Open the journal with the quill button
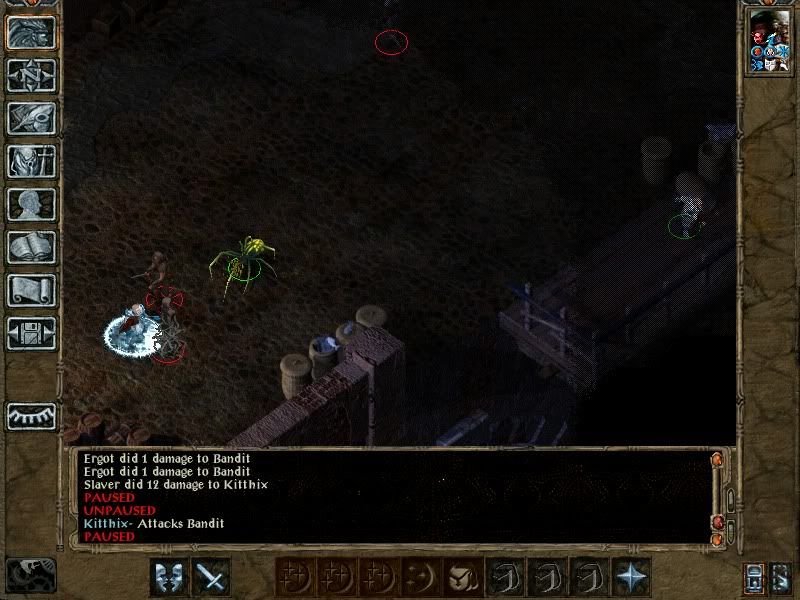Viewport: 800px width, 600px height. [32, 118]
